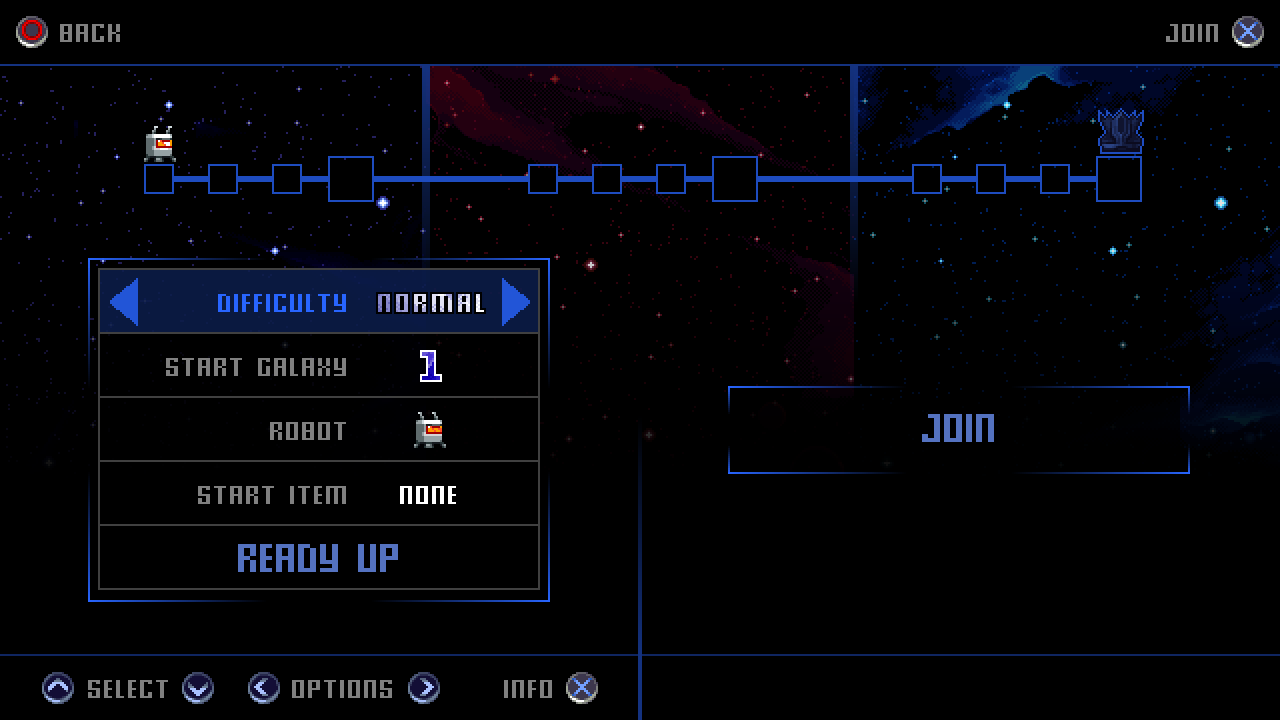Select the Start Galaxy option row
The image size is (1280, 720).
click(x=319, y=365)
